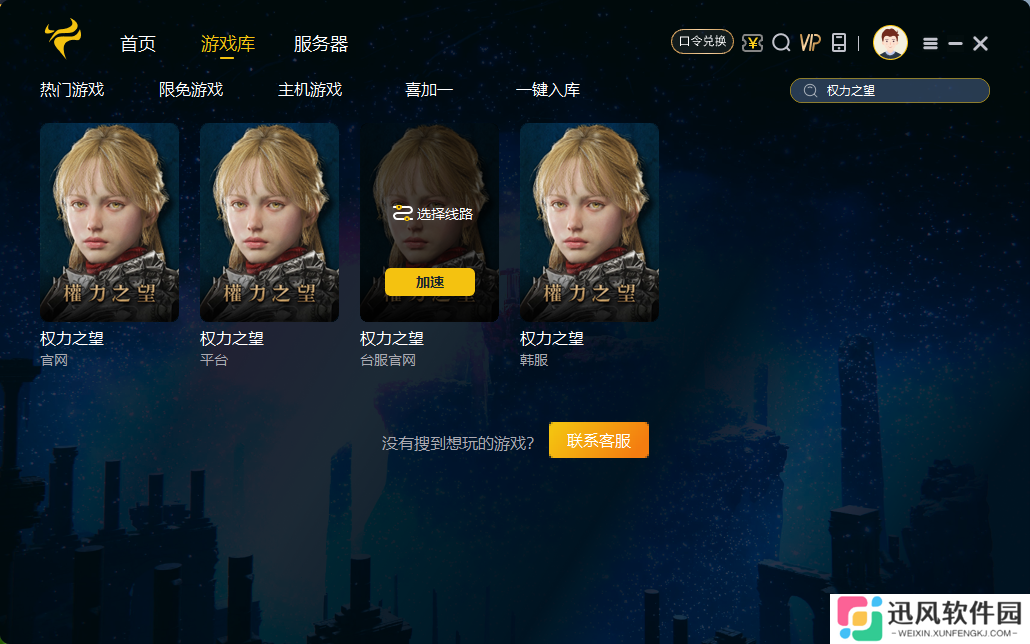The width and height of the screenshot is (1030, 644).
Task: Select the 权力之望 官网 game card
Action: click(109, 222)
